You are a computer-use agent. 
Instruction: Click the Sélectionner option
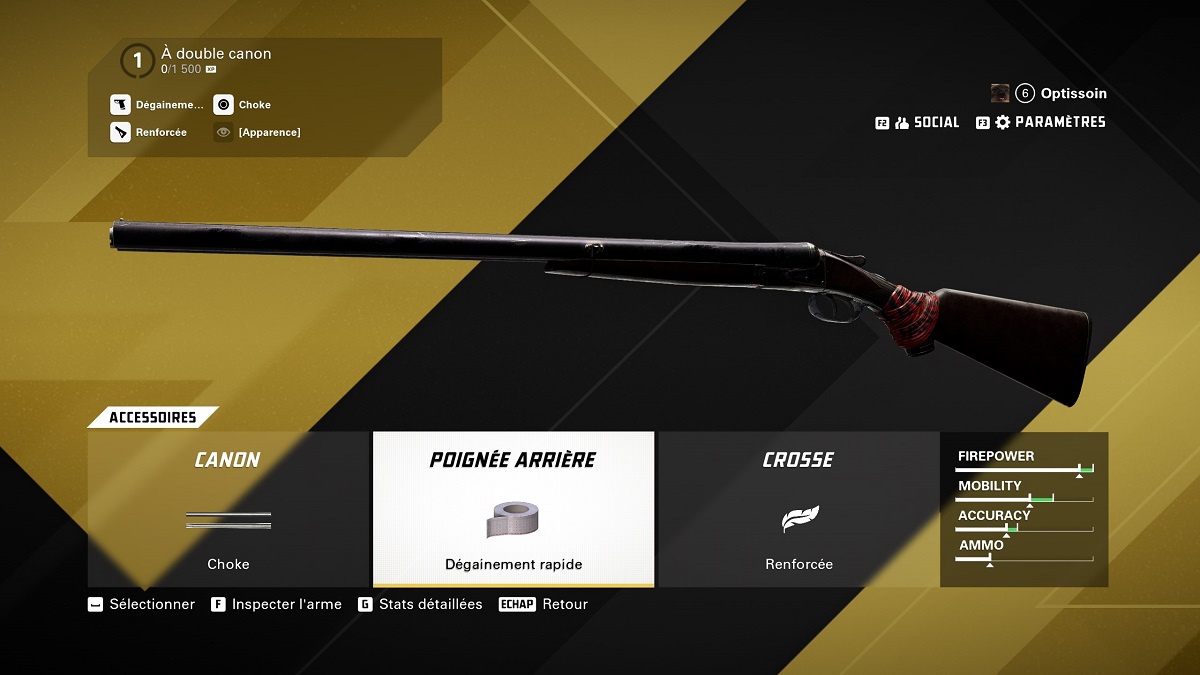click(141, 604)
